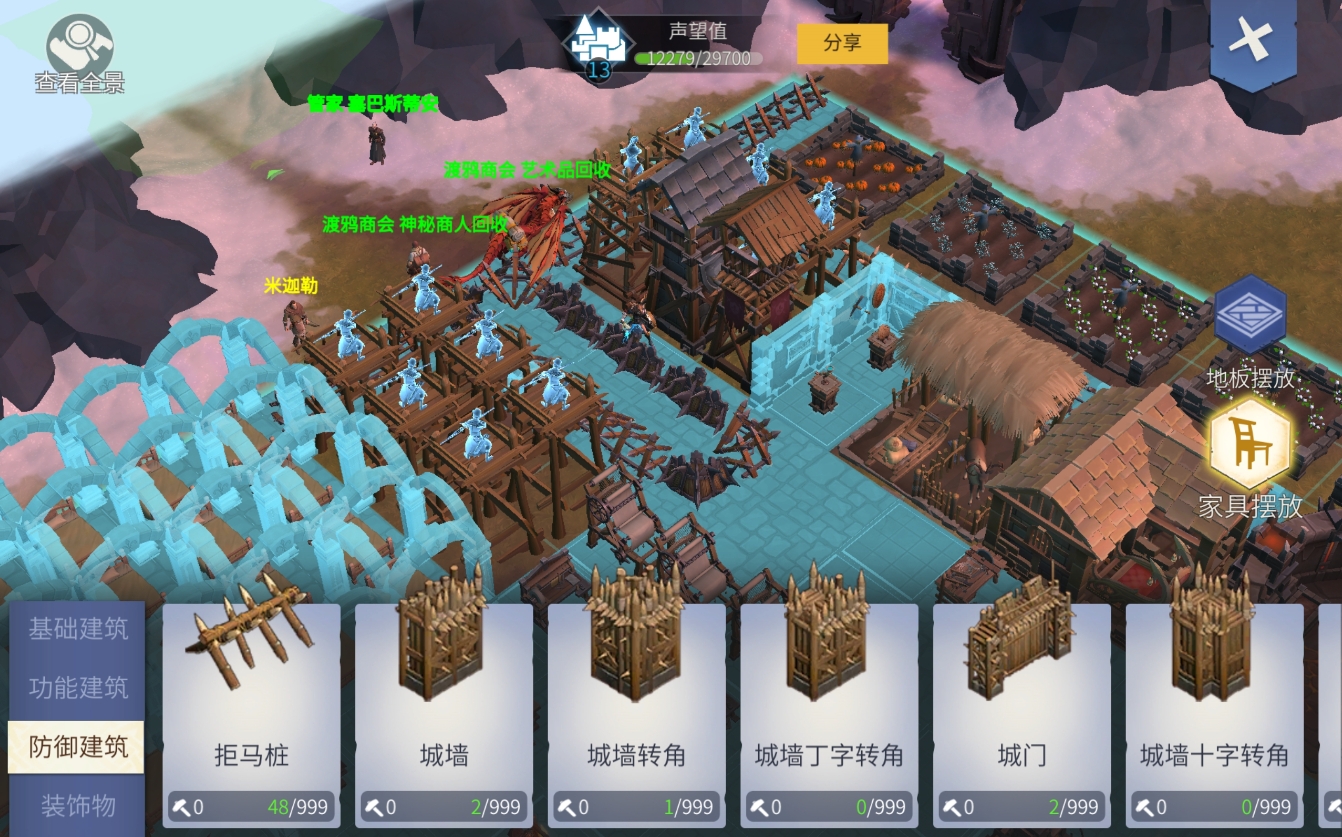The width and height of the screenshot is (1342, 837).
Task: Switch to the 基础建筑 category tab
Action: click(78, 630)
